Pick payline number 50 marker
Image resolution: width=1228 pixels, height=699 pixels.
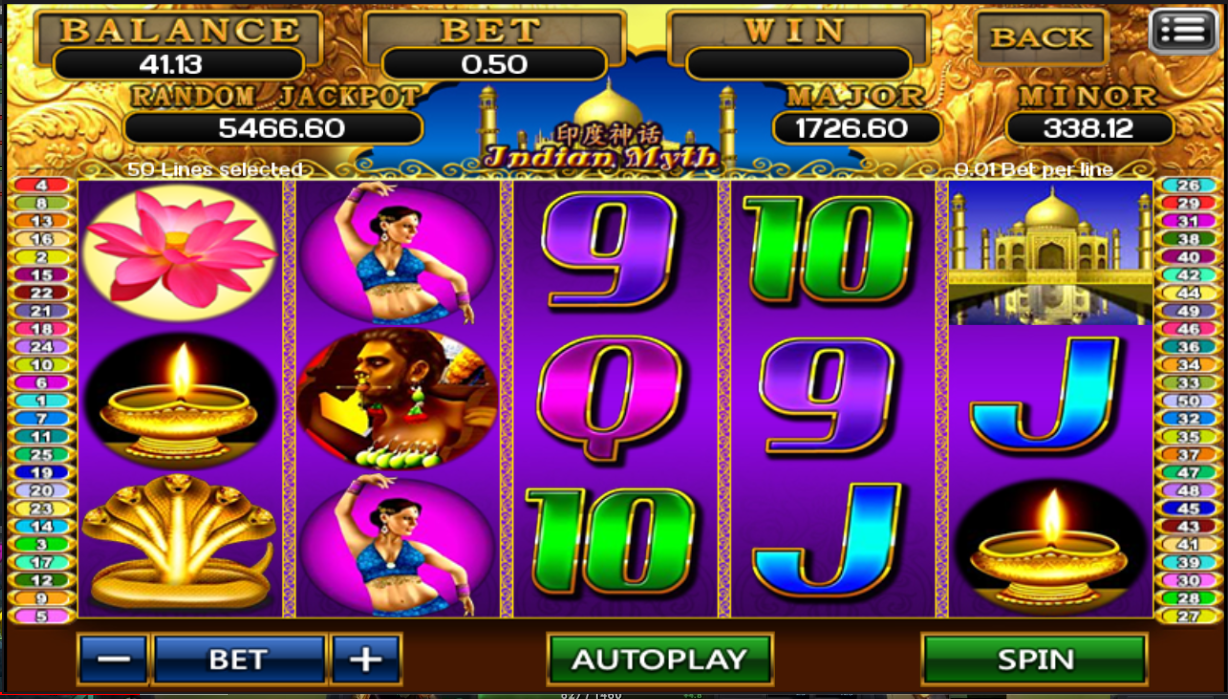(x=1188, y=401)
